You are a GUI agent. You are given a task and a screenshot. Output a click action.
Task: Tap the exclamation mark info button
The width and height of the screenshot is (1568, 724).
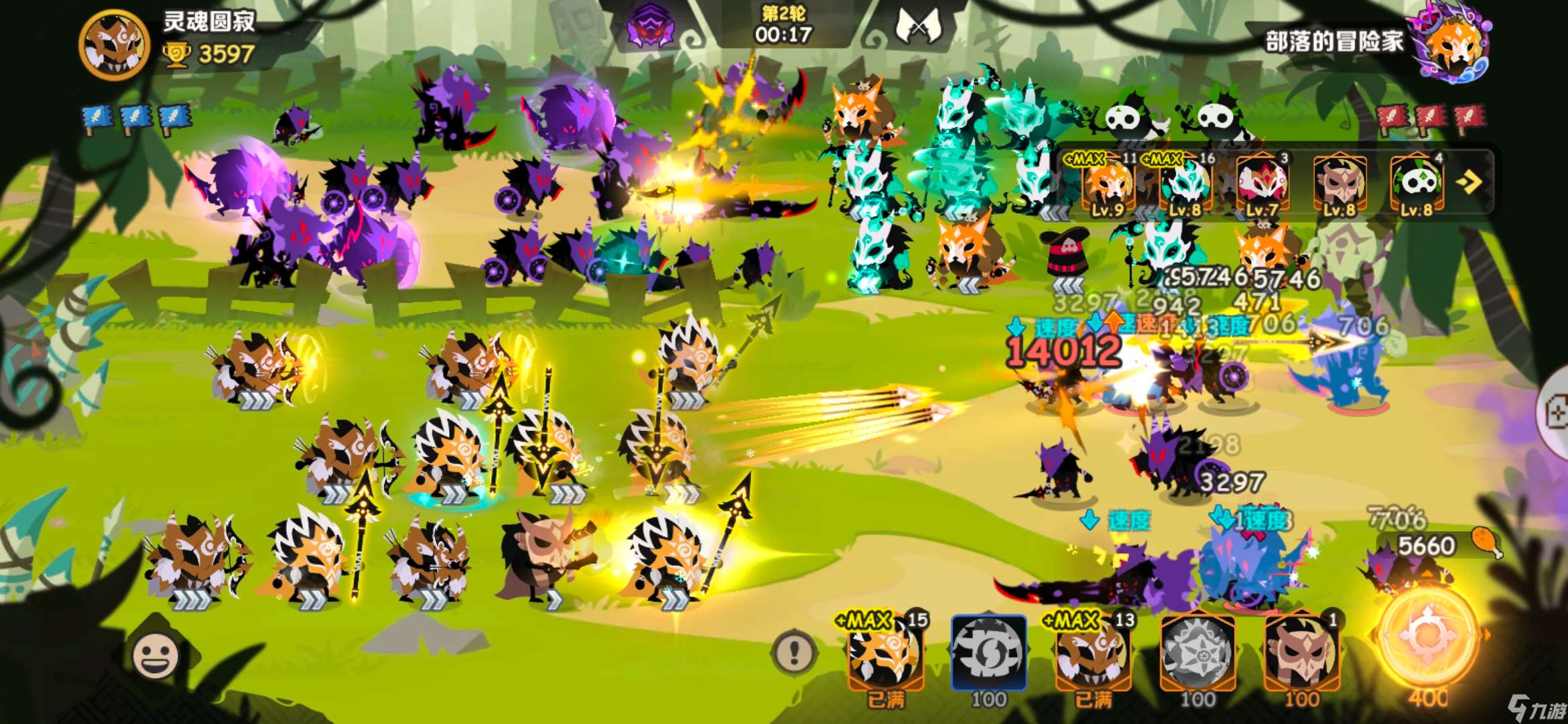pos(795,650)
